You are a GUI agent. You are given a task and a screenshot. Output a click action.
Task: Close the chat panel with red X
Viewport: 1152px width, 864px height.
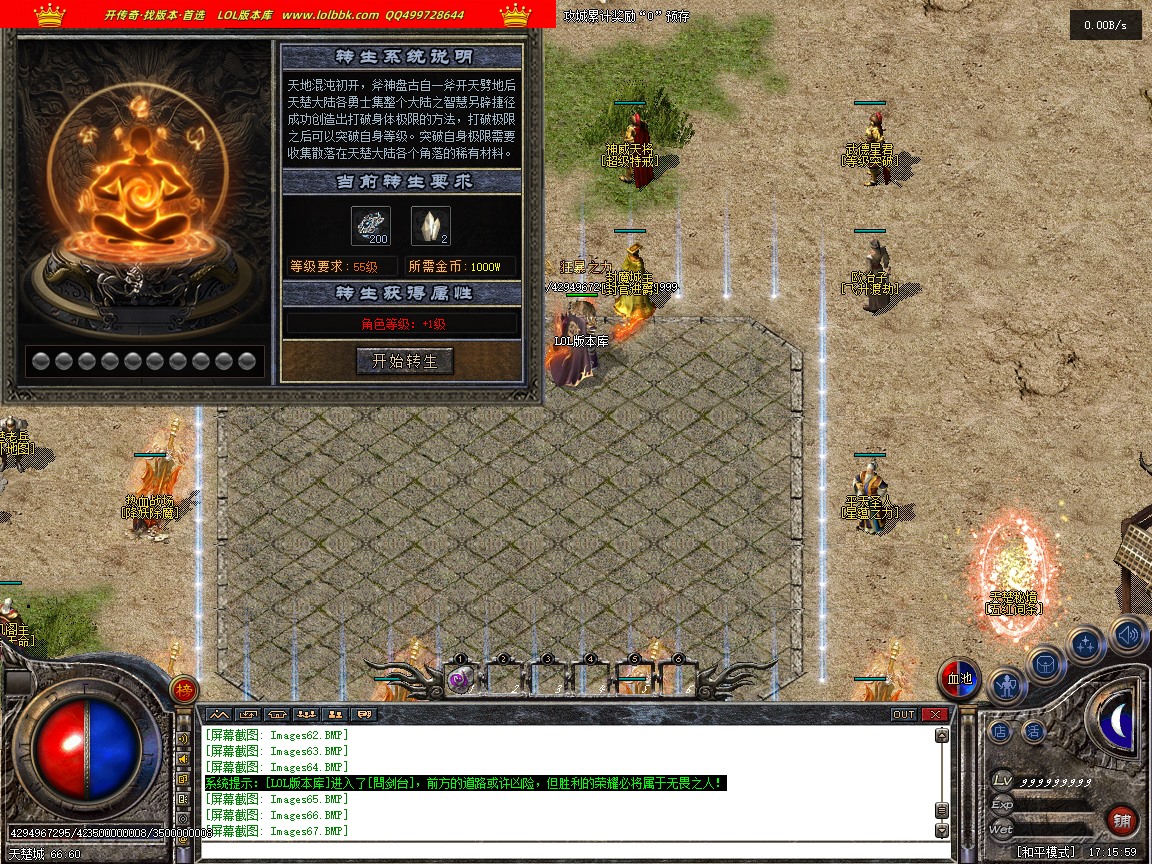tap(935, 715)
